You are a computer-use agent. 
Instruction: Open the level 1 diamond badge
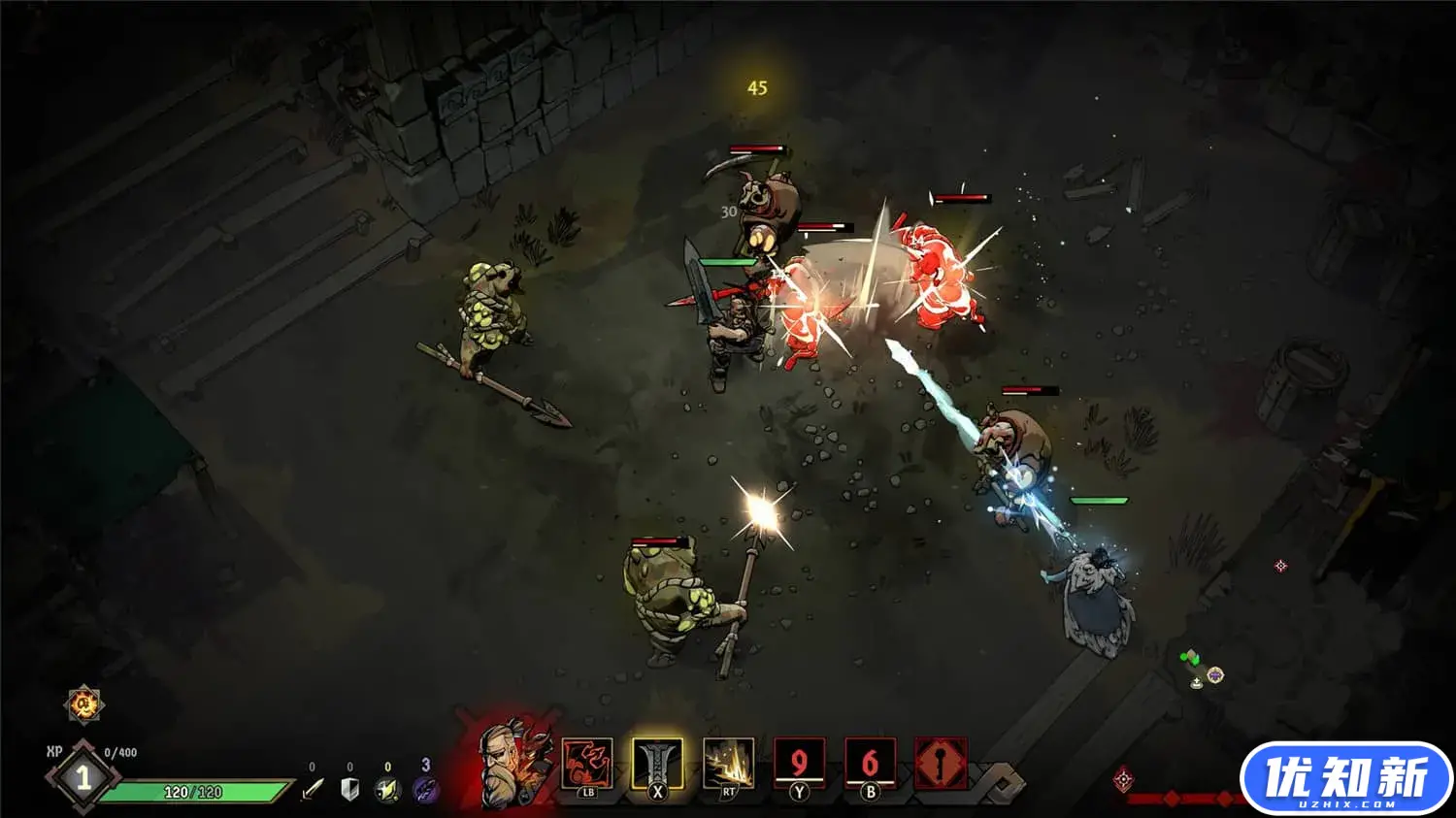point(83,777)
